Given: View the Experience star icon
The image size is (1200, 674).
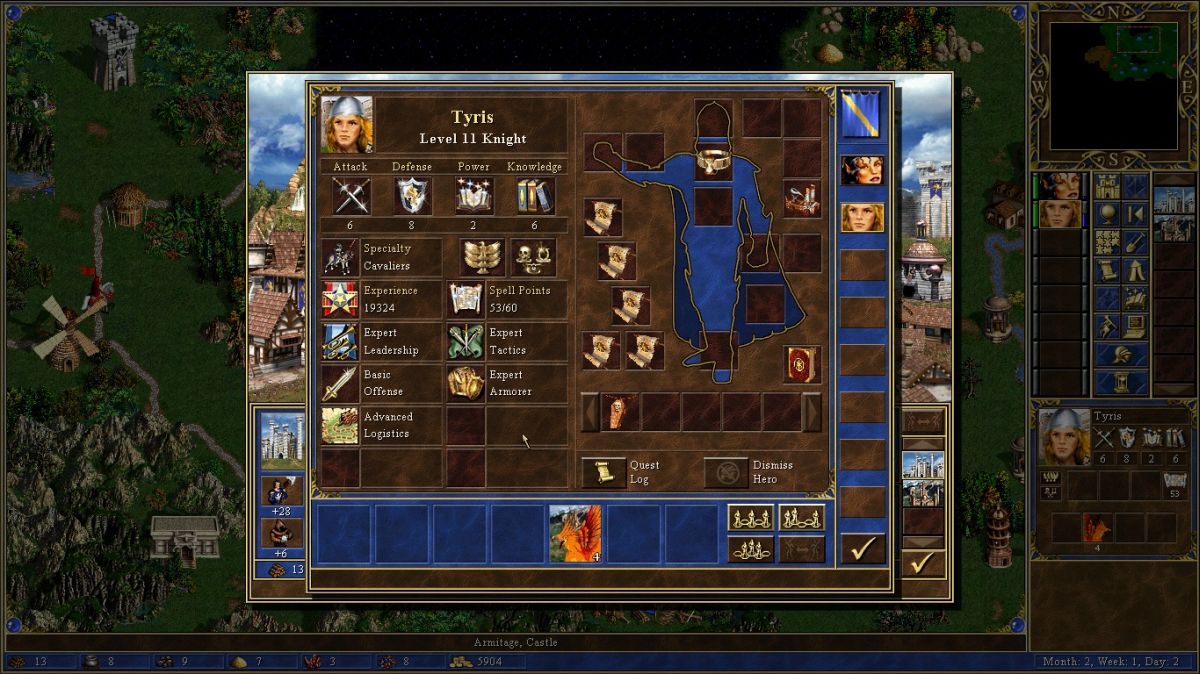Looking at the screenshot, I should (x=340, y=299).
